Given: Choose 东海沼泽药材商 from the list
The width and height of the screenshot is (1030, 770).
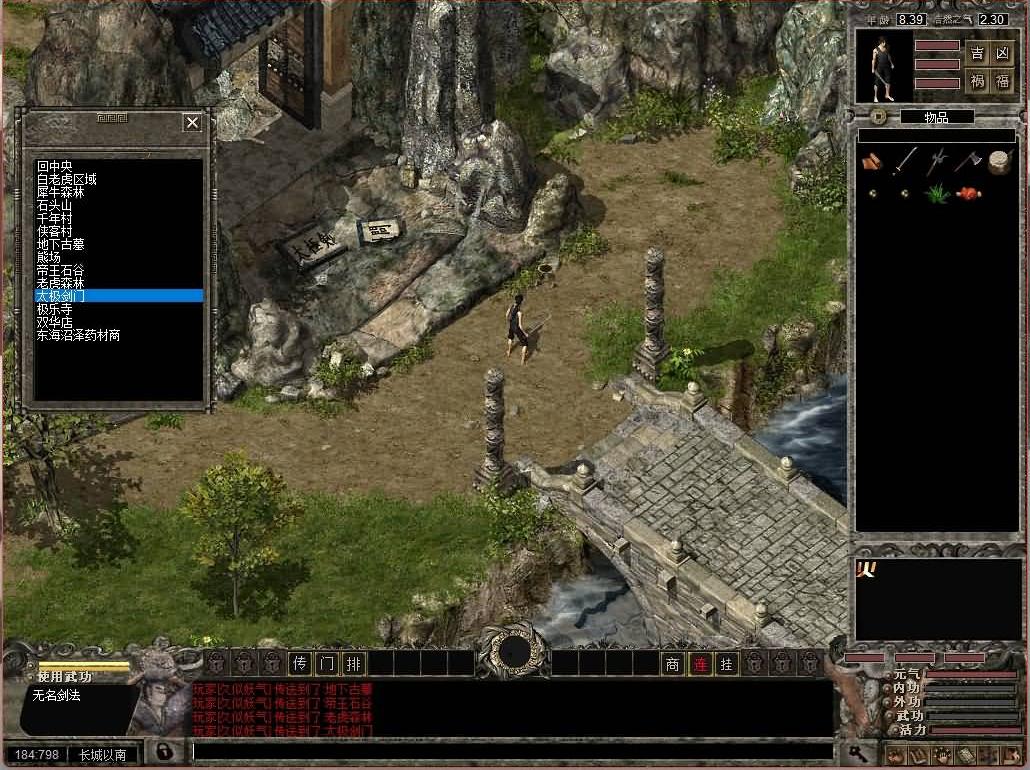Looking at the screenshot, I should (79, 336).
